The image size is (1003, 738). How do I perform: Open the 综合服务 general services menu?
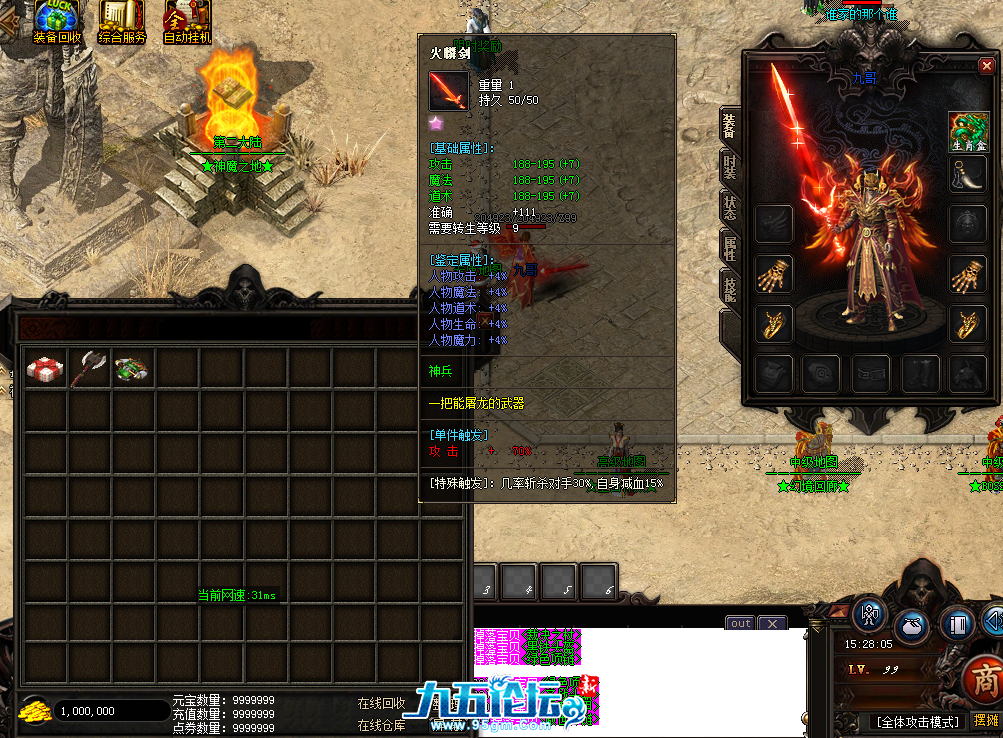(122, 22)
